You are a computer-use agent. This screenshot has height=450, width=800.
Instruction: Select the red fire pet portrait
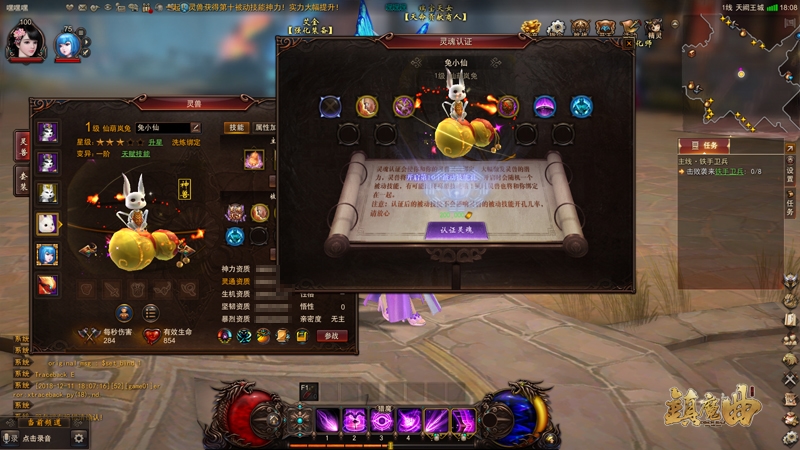click(x=47, y=285)
